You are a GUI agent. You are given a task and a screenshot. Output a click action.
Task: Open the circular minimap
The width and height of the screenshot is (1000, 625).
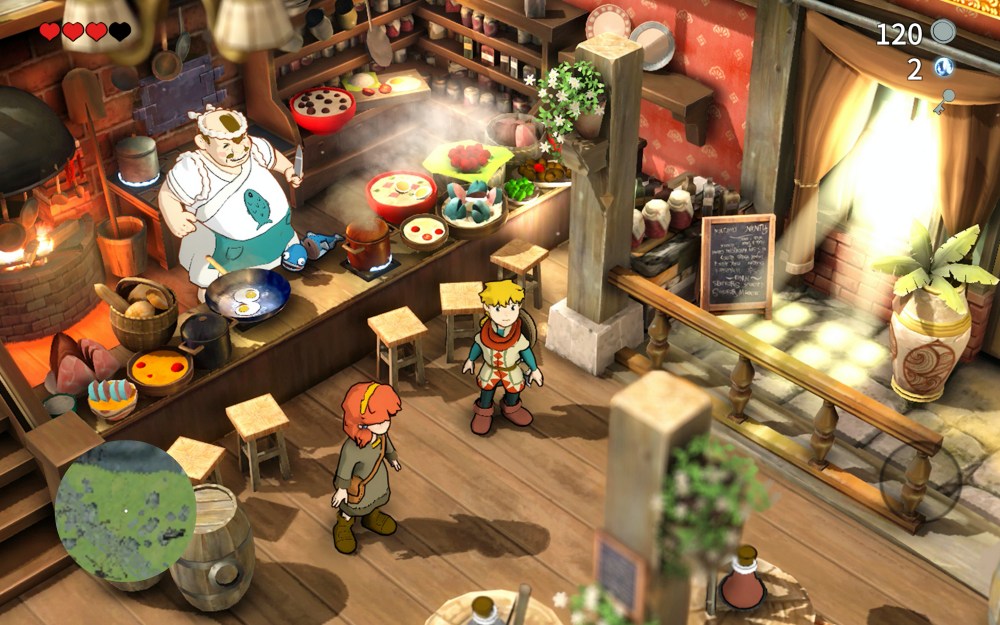[x=125, y=510]
